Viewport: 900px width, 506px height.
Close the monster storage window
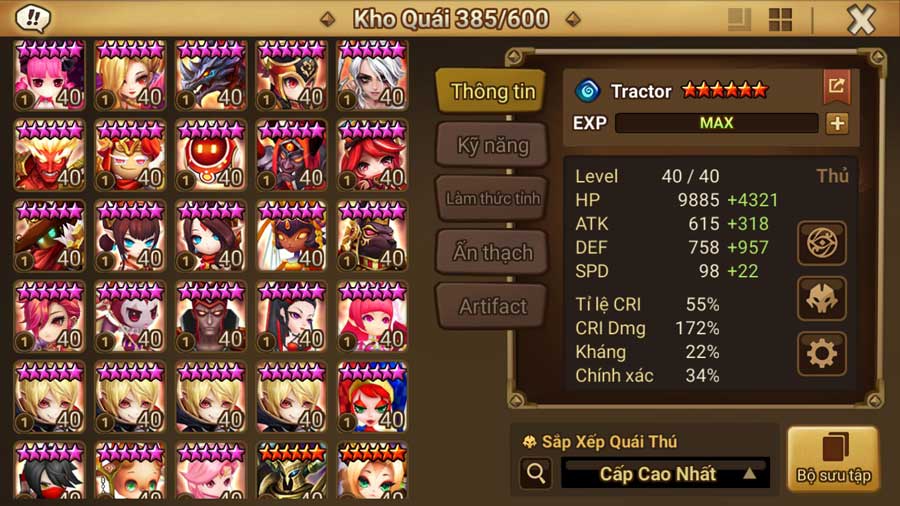coord(861,20)
